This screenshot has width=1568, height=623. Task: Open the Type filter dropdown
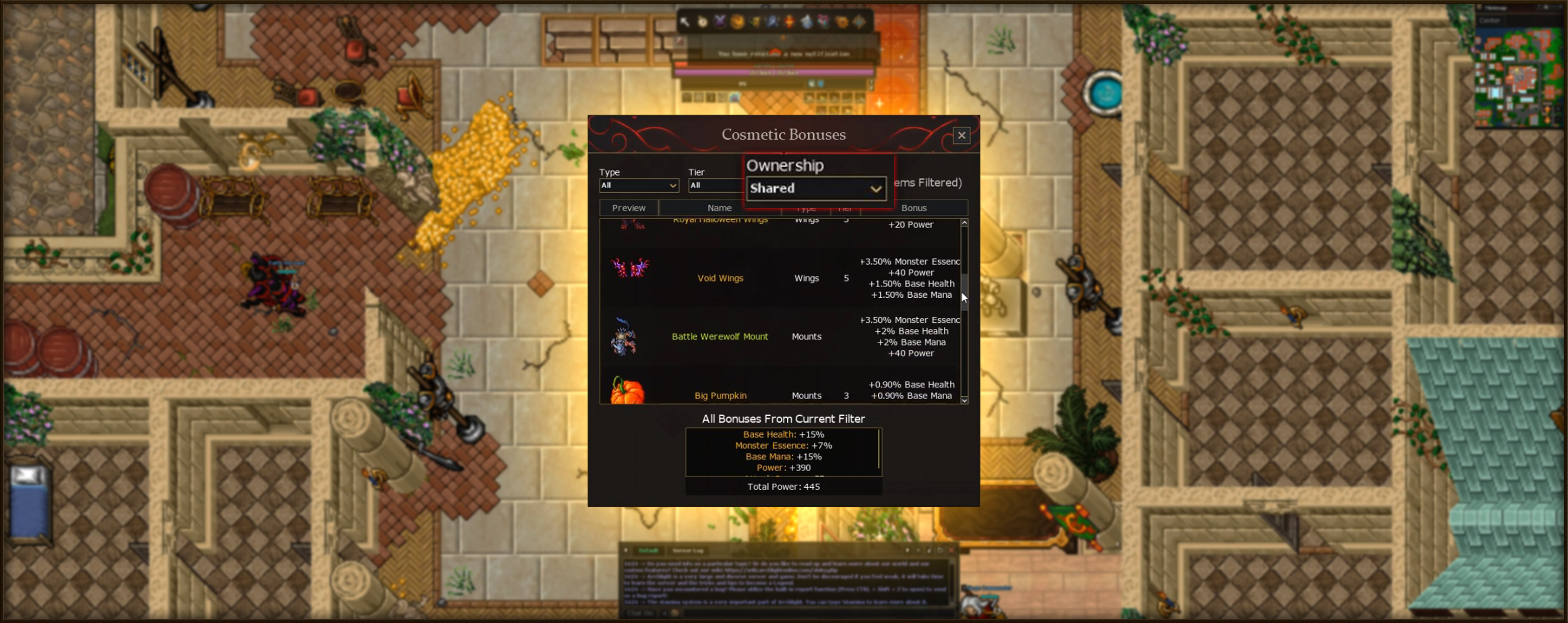(638, 186)
